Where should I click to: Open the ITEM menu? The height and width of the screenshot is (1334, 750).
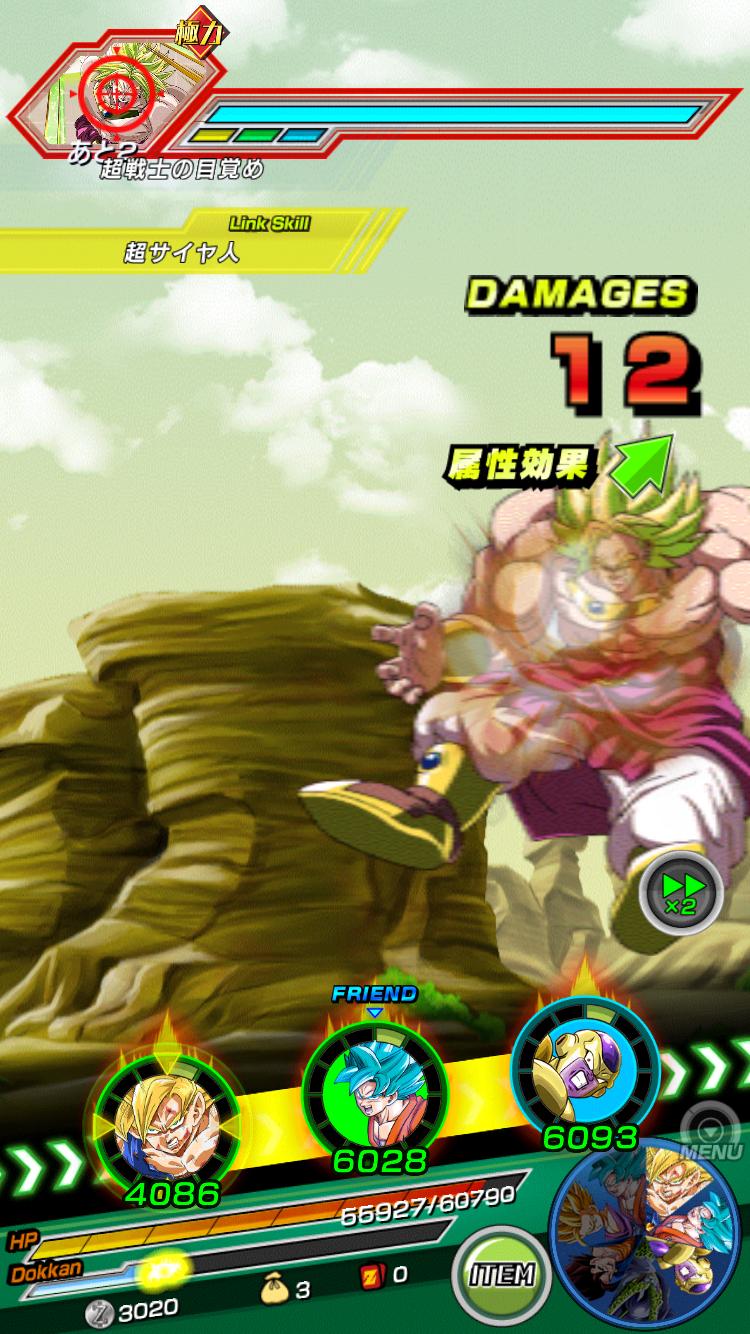coord(501,1273)
